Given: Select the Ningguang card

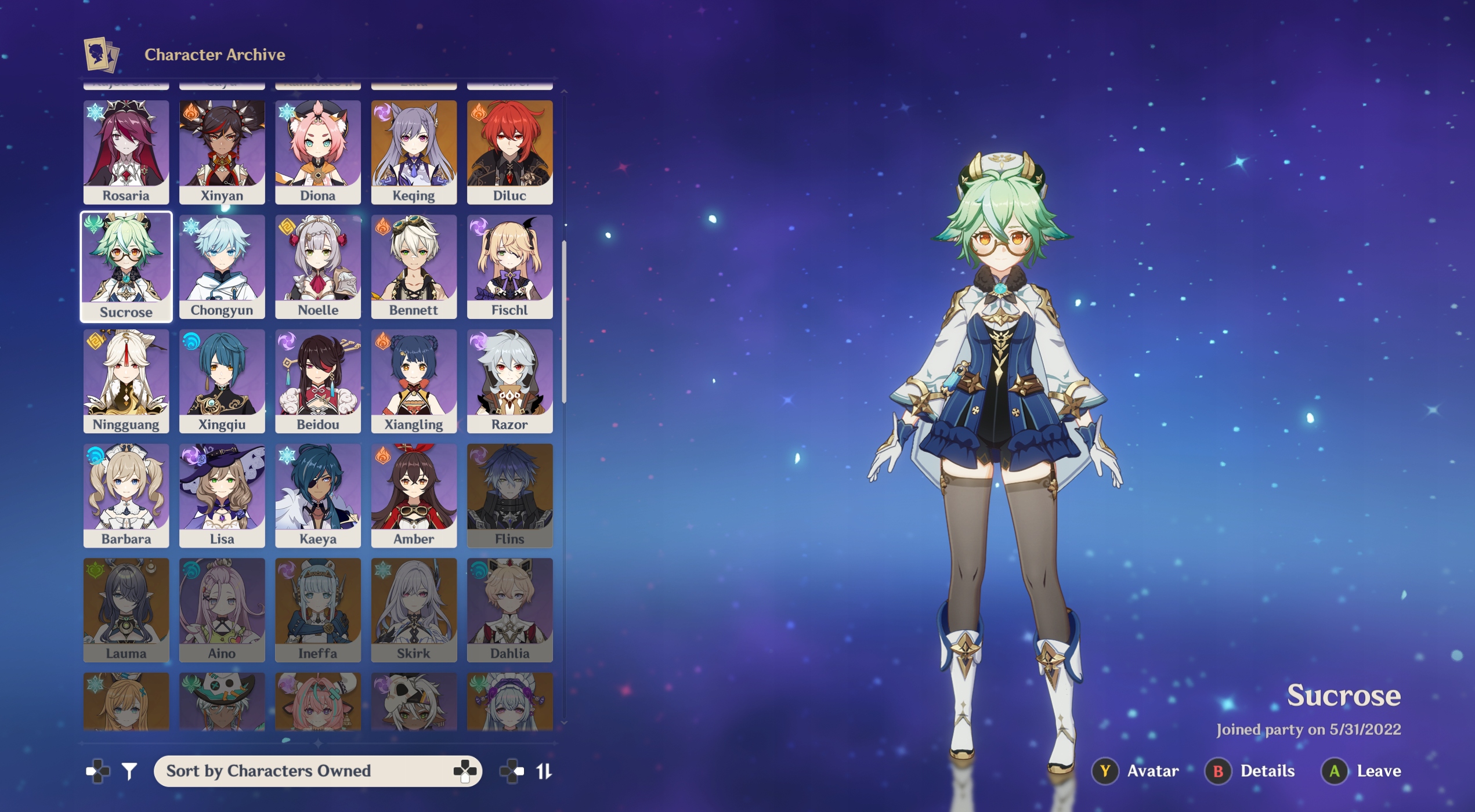Looking at the screenshot, I should (x=126, y=380).
